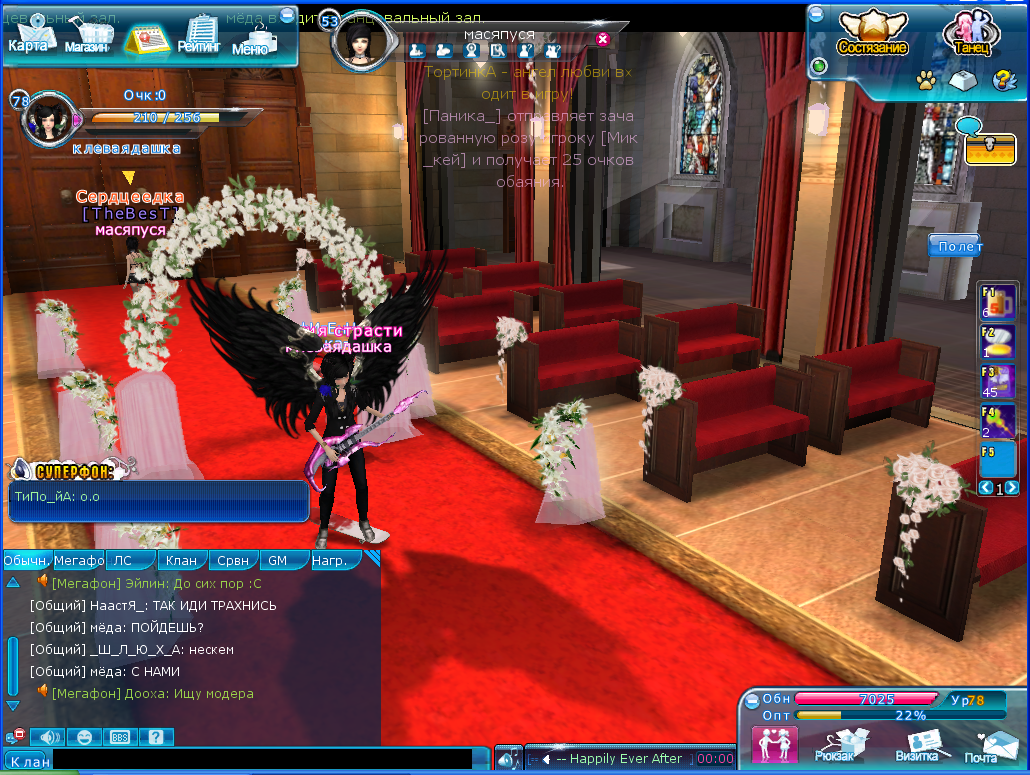Viewport: 1030px width, 775px height.
Task: Click the treasure chest reward icon
Action: [x=990, y=148]
